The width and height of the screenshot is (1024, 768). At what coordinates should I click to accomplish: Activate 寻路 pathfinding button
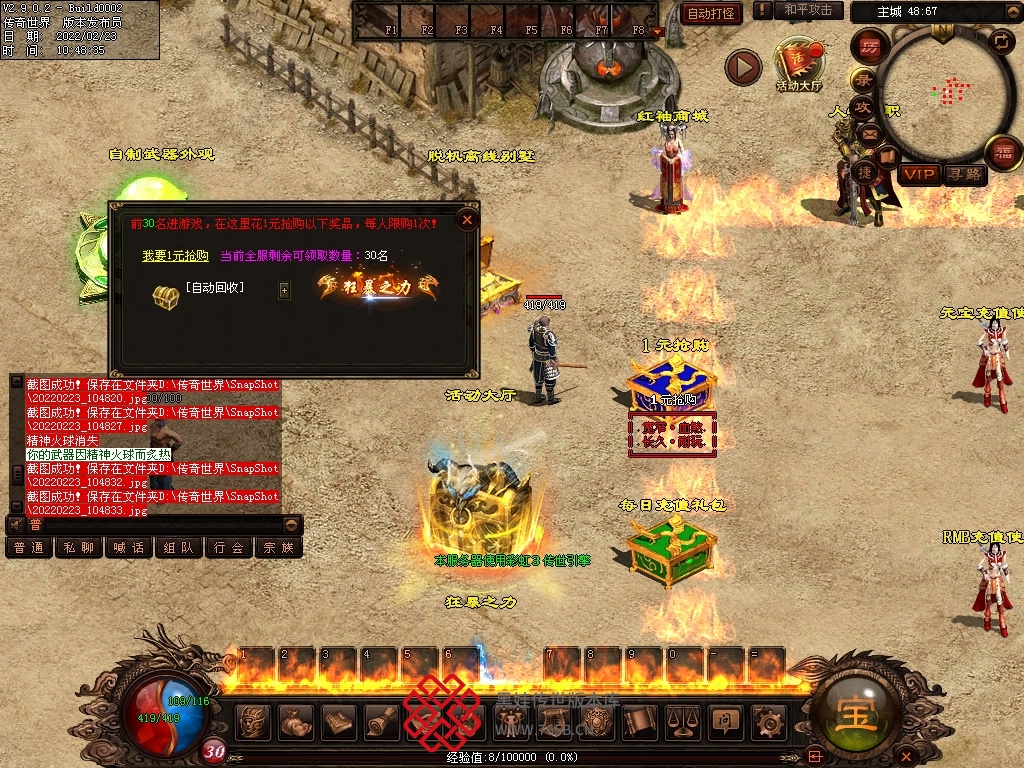pos(965,174)
